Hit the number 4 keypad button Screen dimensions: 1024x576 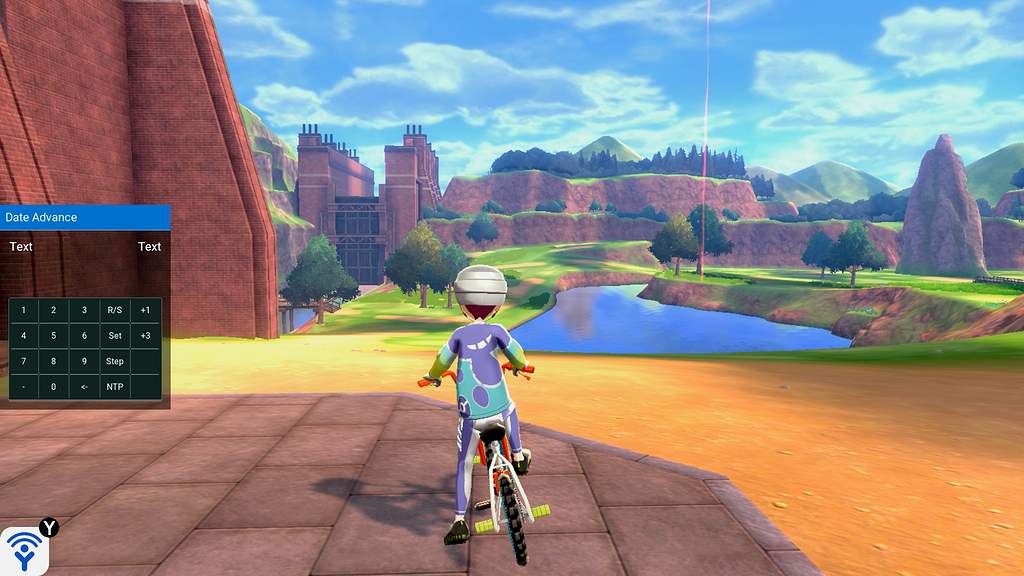[24, 336]
